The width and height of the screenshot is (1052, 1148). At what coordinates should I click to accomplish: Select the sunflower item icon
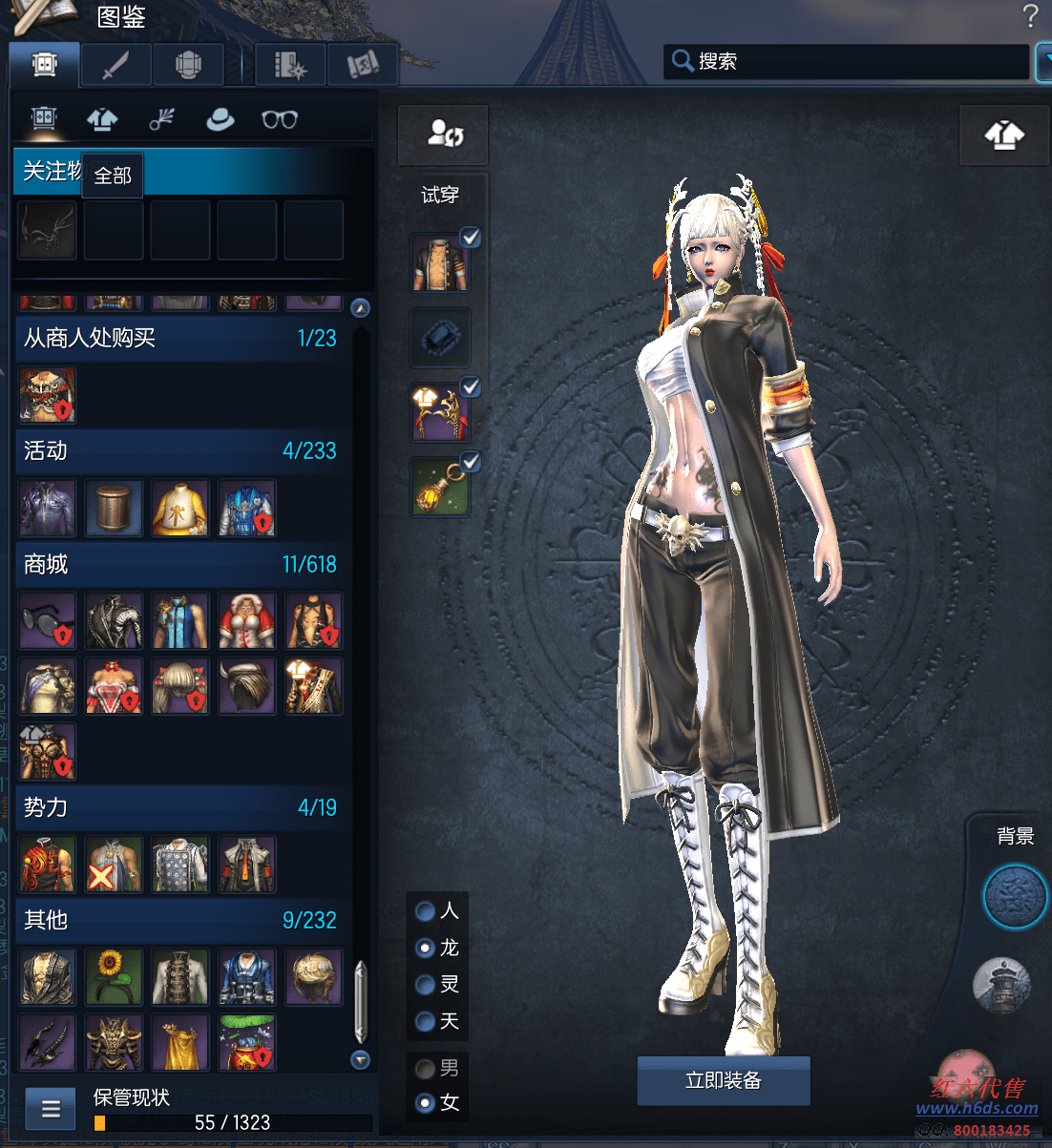point(114,976)
